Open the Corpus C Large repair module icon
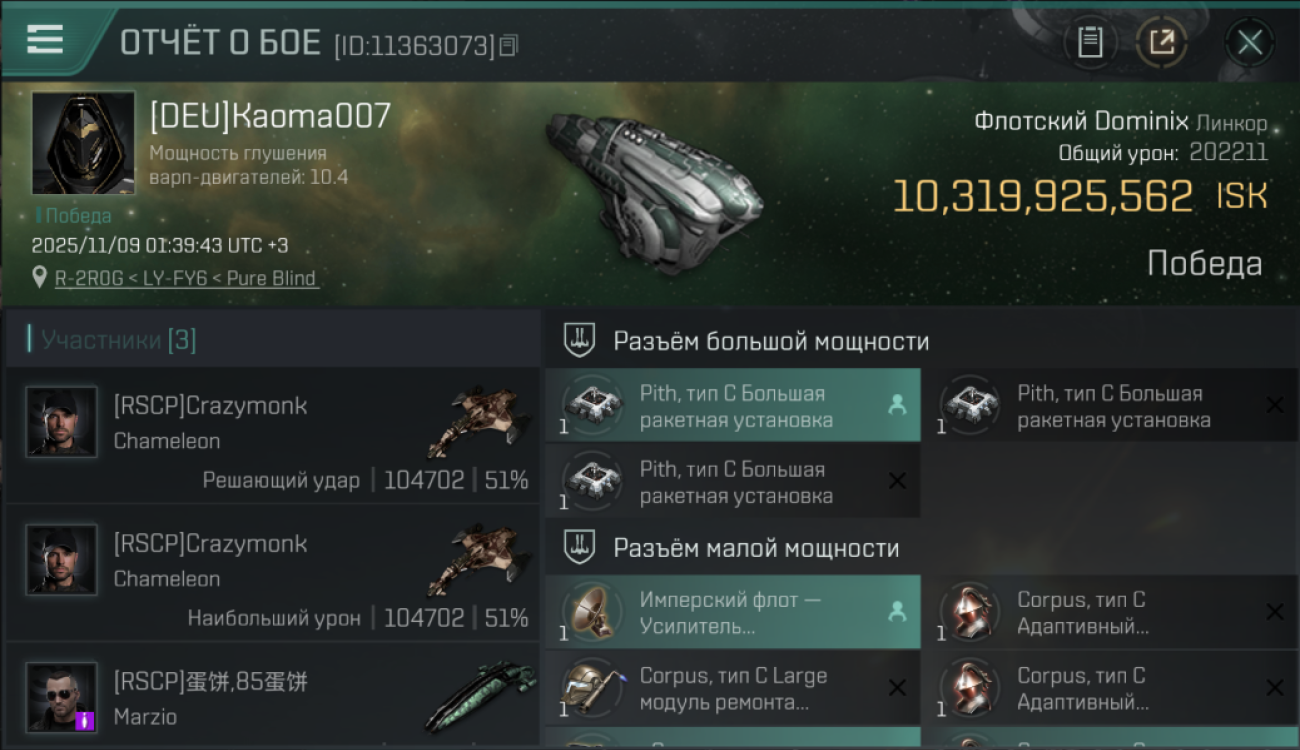 (x=592, y=688)
